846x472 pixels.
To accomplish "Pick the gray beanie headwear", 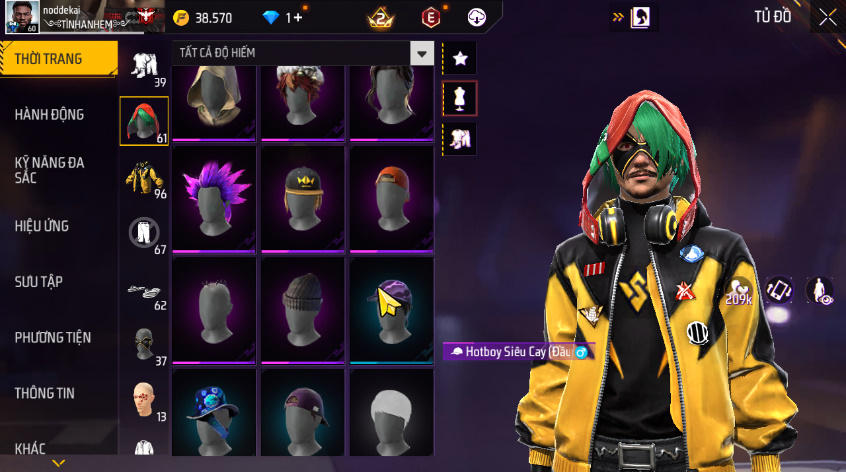I will point(303,305).
